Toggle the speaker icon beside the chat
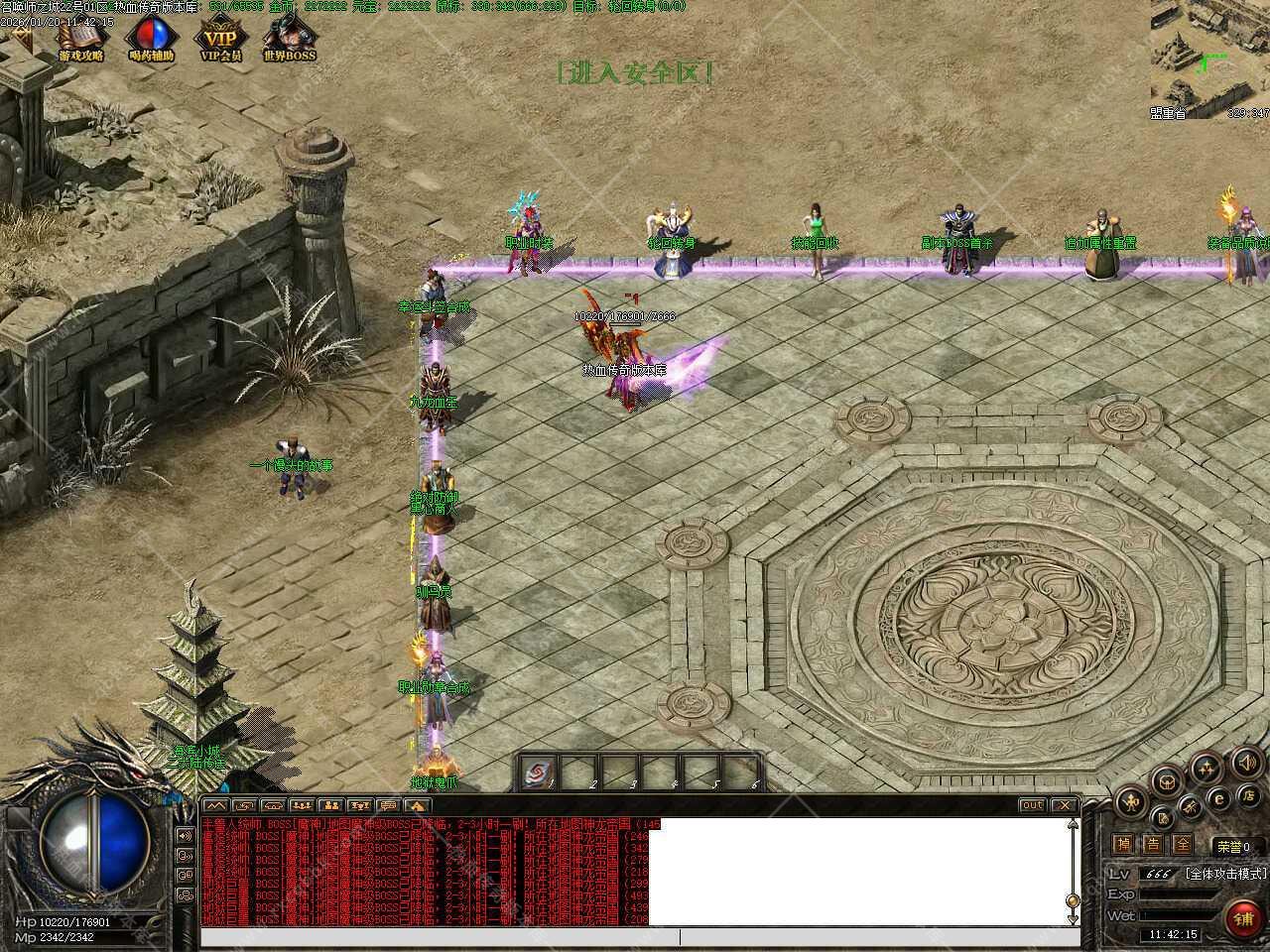 [x=185, y=835]
